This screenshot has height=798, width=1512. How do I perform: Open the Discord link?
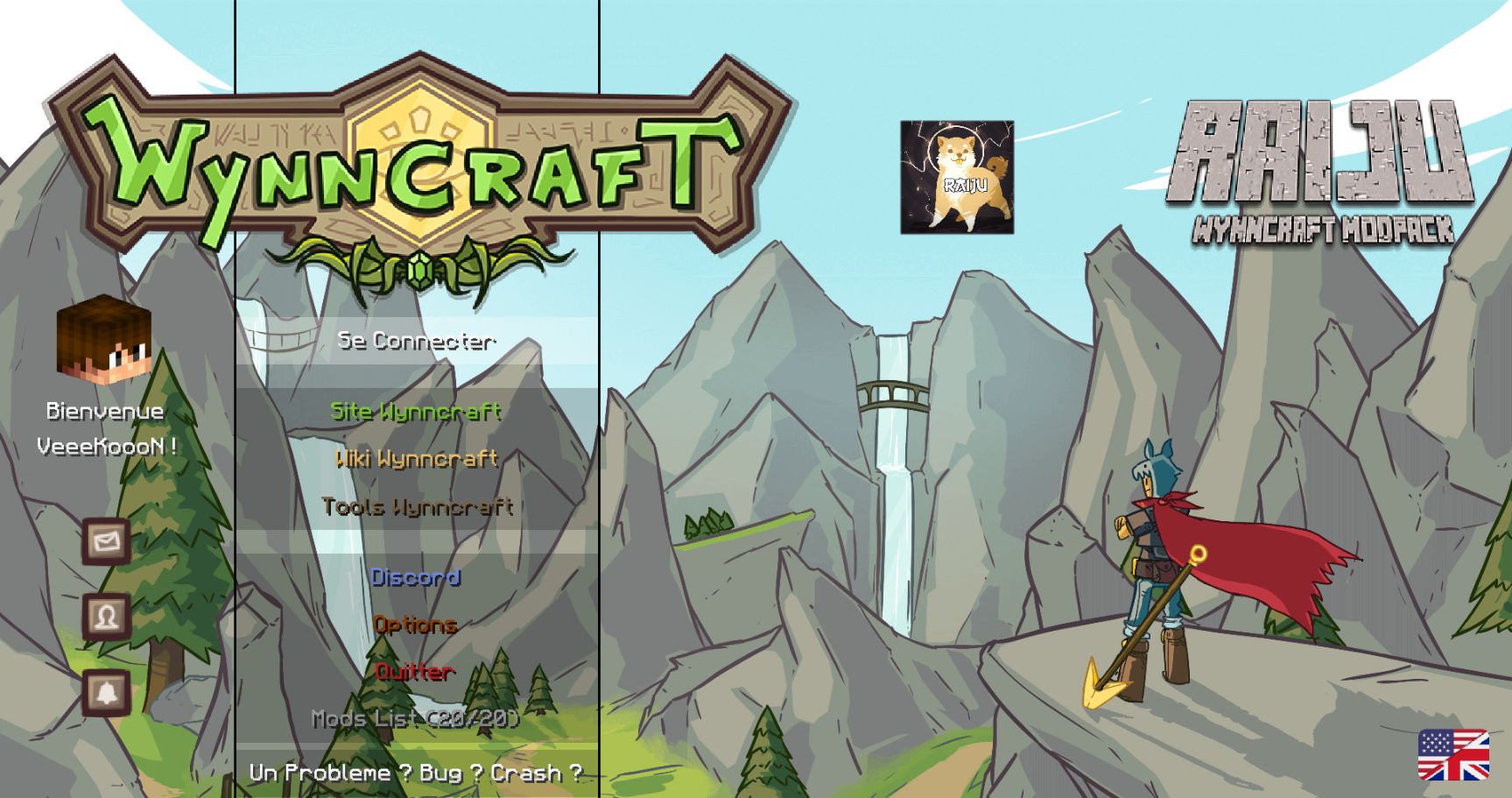[416, 577]
